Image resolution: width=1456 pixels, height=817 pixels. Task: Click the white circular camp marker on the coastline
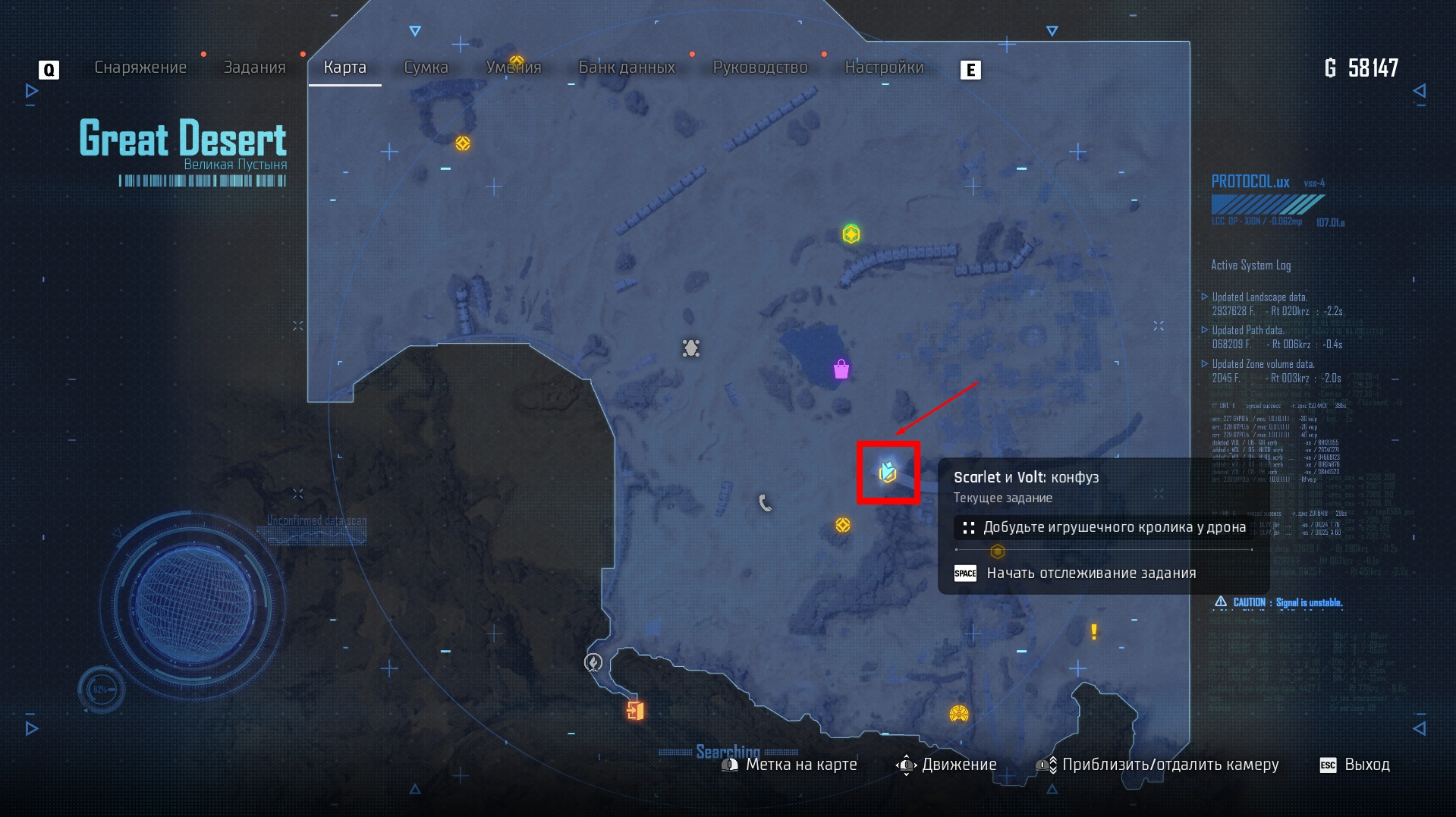click(593, 662)
